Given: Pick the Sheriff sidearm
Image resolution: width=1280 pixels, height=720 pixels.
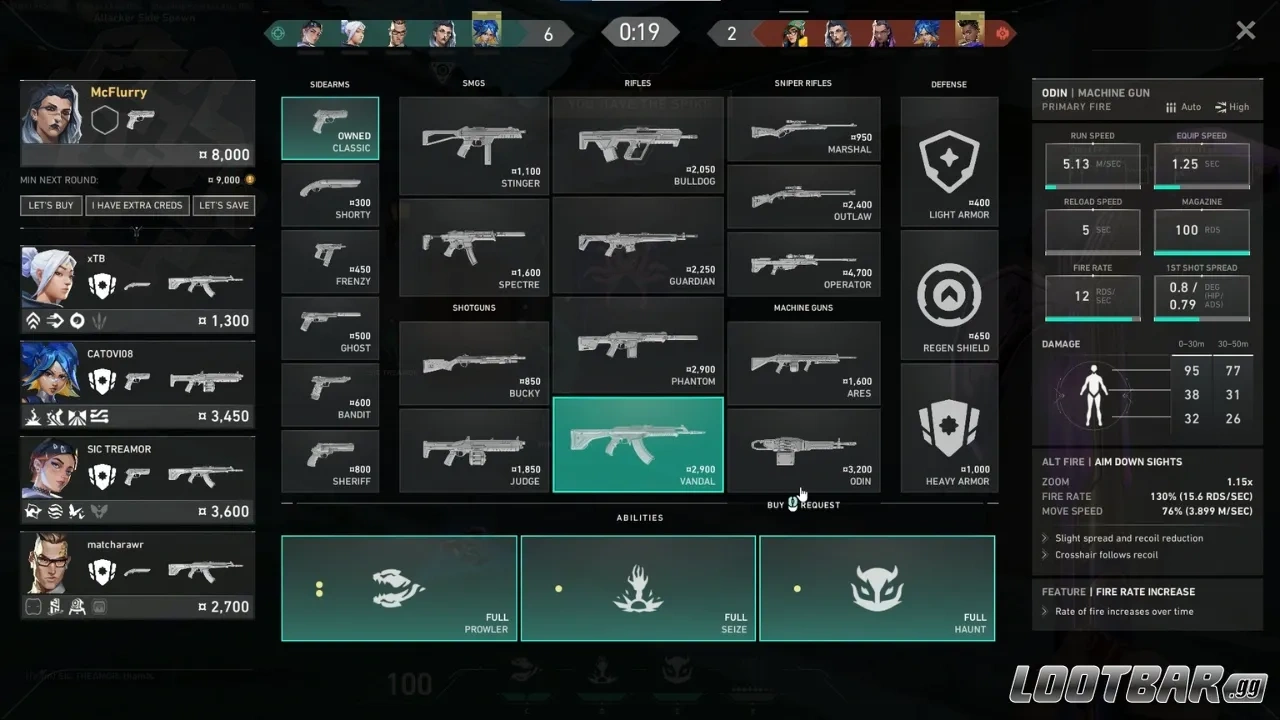Looking at the screenshot, I should pyautogui.click(x=330, y=461).
